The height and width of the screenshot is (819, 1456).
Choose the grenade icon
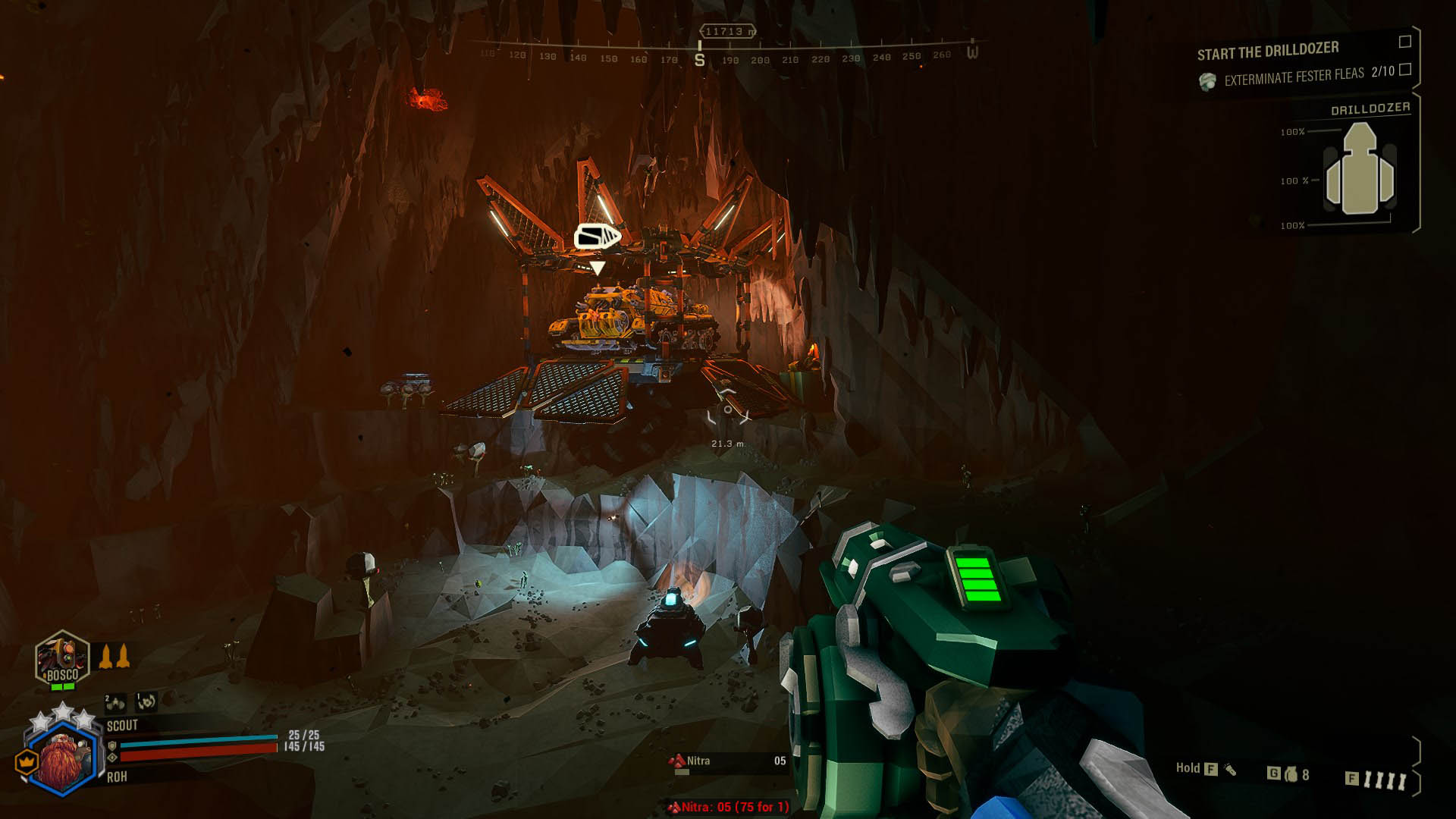(1291, 774)
